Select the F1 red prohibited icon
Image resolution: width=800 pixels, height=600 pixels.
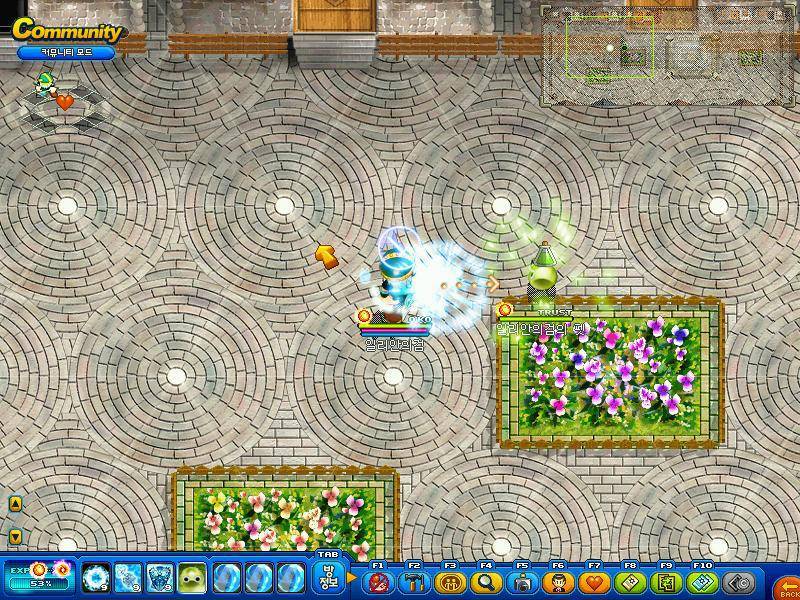pyautogui.click(x=379, y=581)
